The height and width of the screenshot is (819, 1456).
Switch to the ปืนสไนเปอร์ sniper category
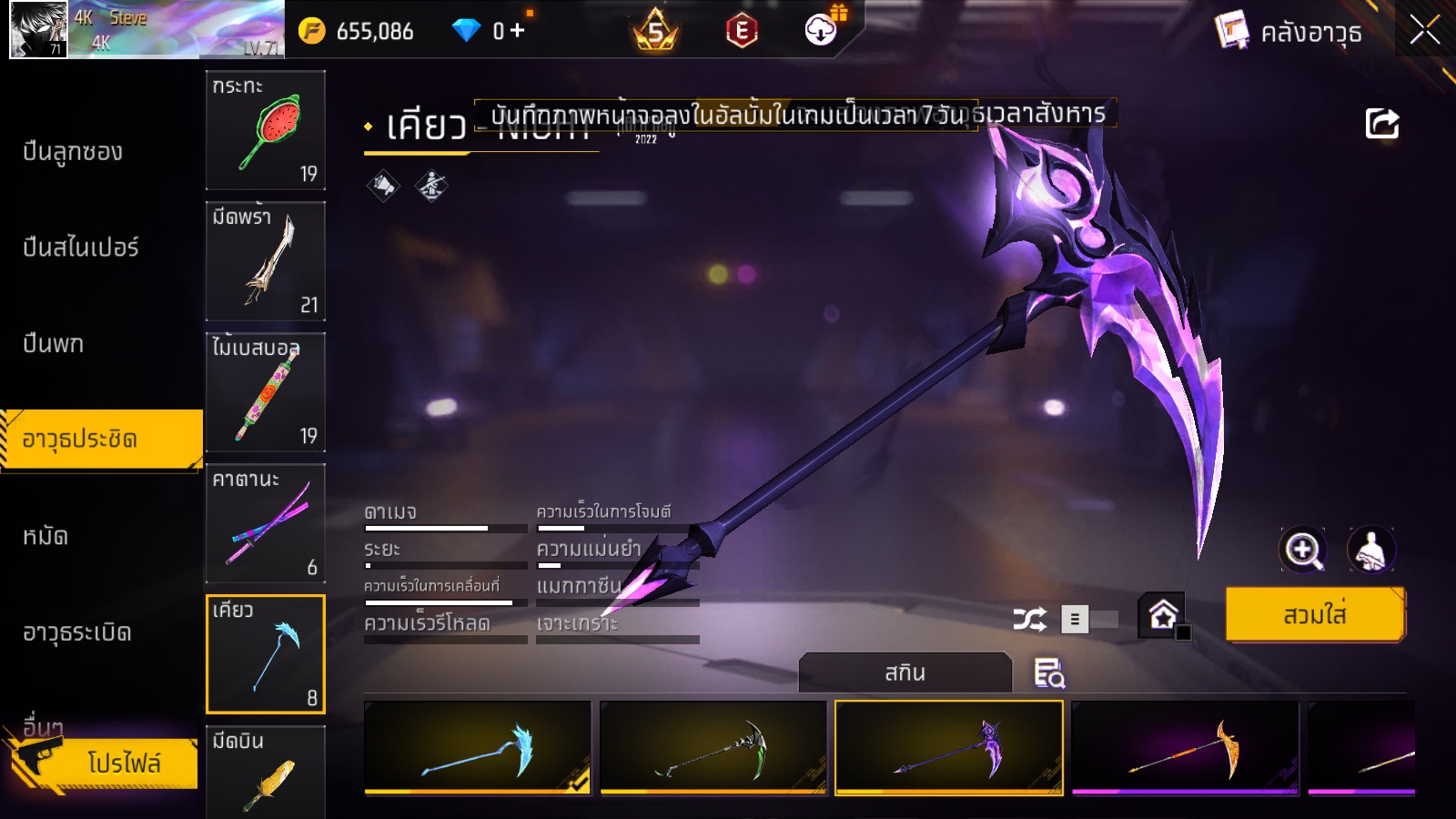pyautogui.click(x=80, y=248)
